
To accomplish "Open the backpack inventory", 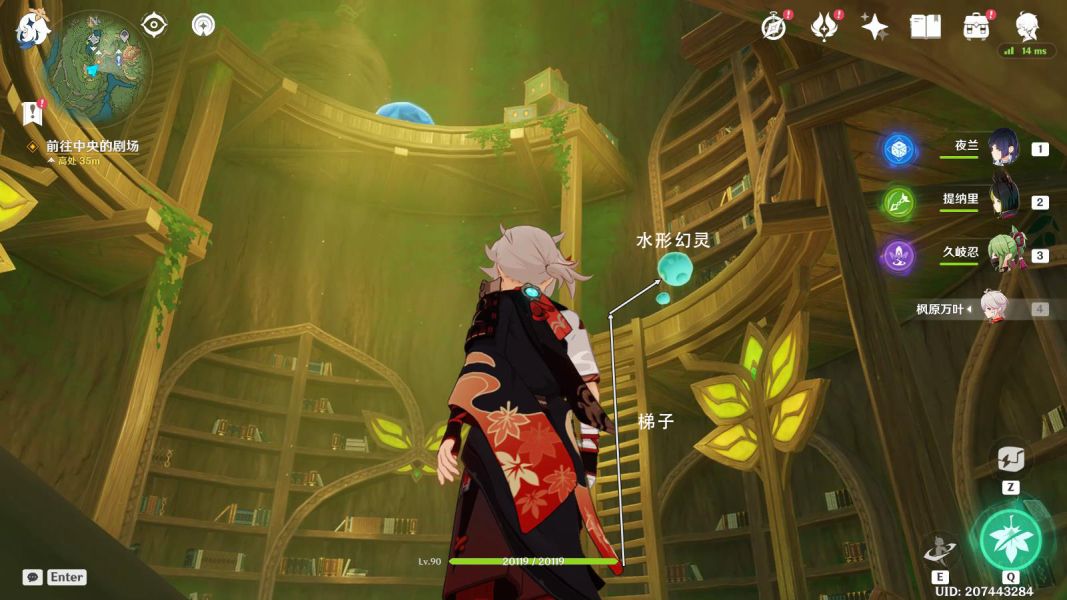I will tap(975, 27).
